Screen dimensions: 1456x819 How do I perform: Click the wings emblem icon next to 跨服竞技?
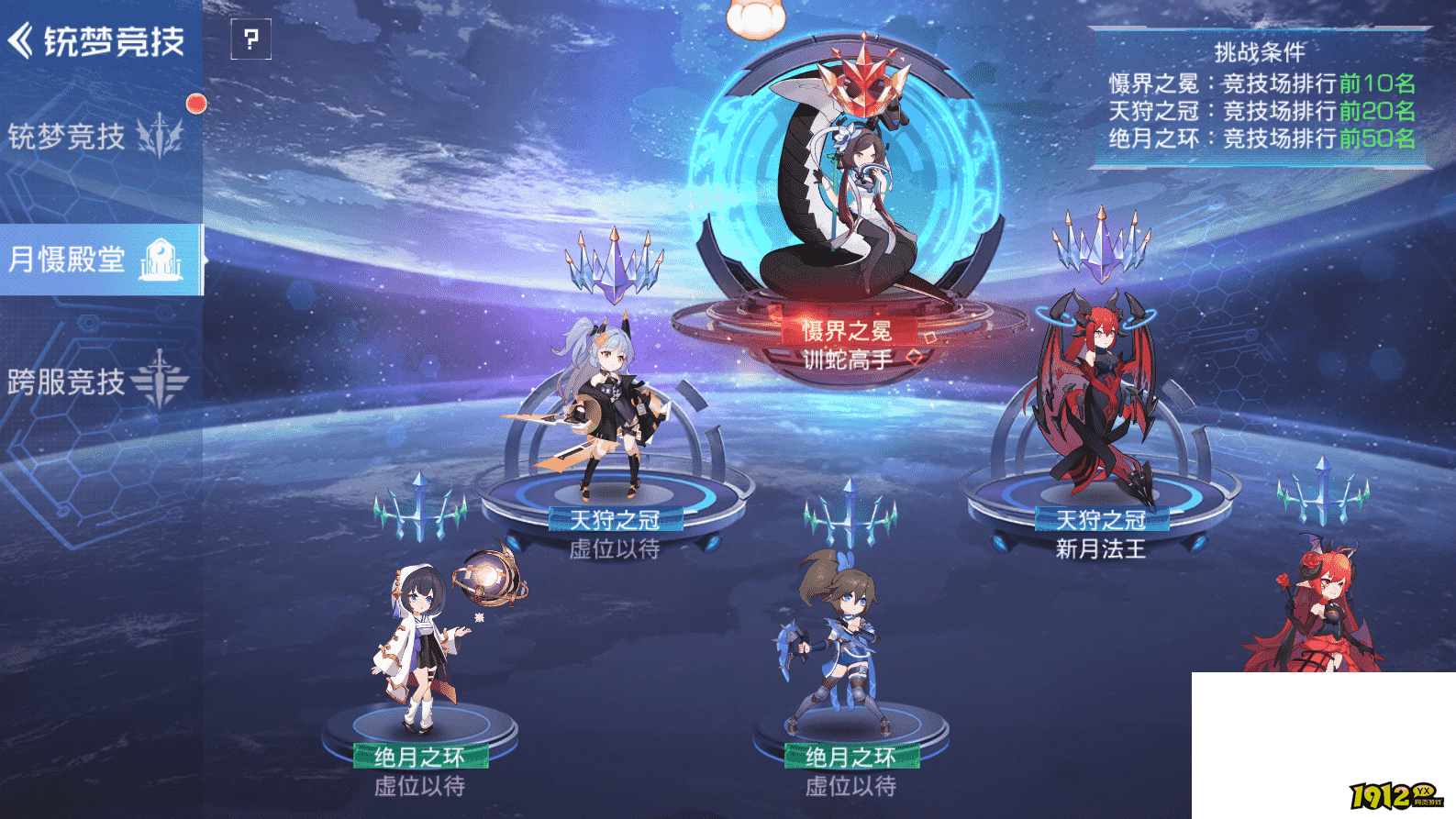(x=159, y=376)
